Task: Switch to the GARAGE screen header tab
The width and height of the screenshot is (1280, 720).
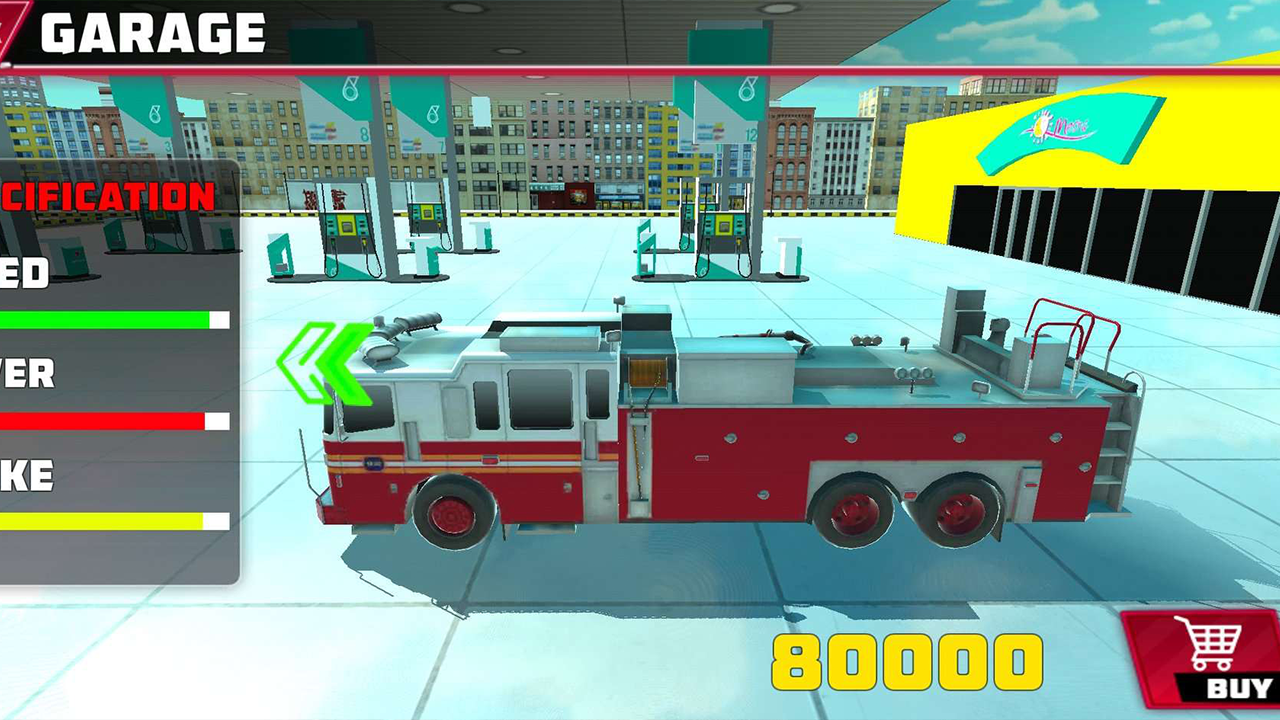Action: pyautogui.click(x=150, y=30)
